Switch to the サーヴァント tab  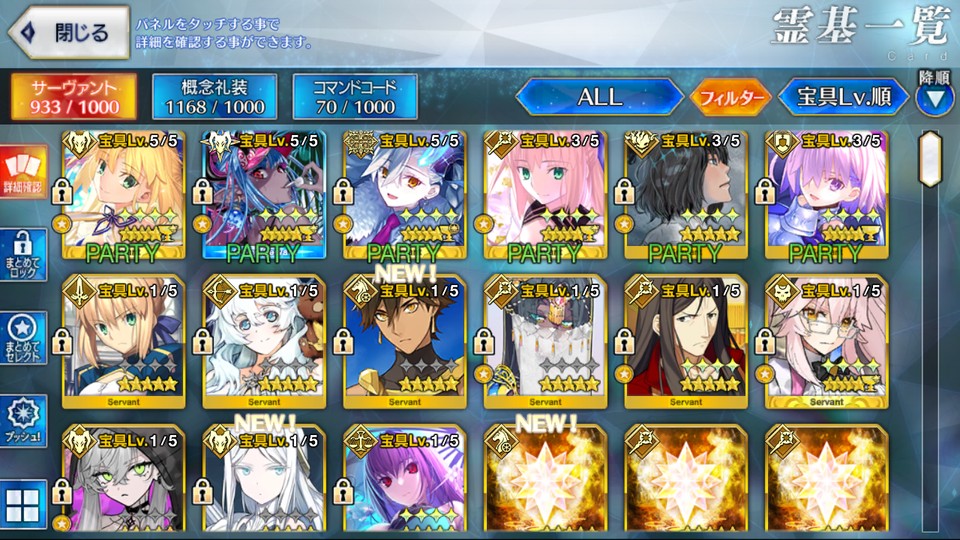click(x=75, y=95)
